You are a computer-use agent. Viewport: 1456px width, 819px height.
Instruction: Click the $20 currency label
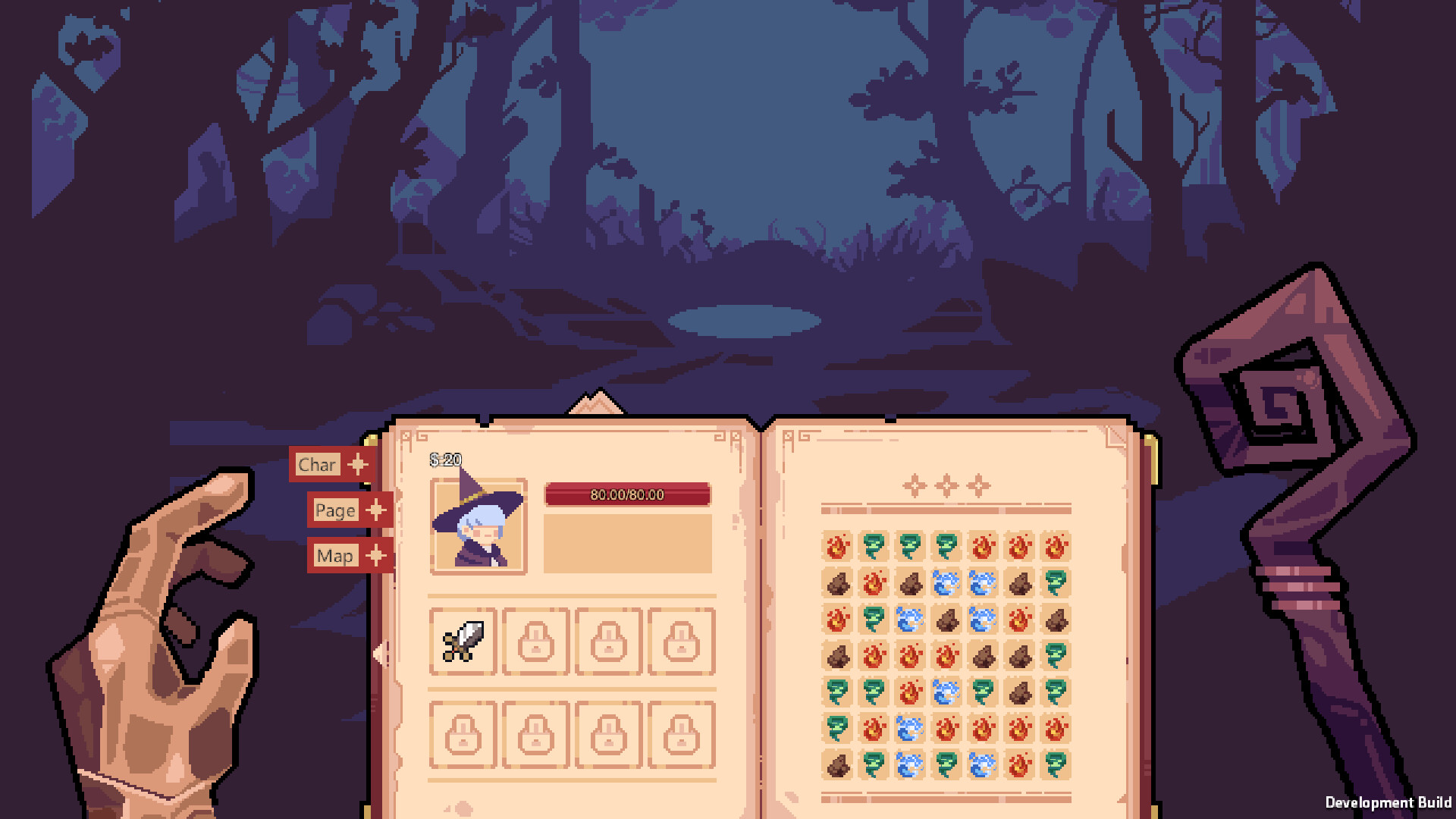click(444, 460)
